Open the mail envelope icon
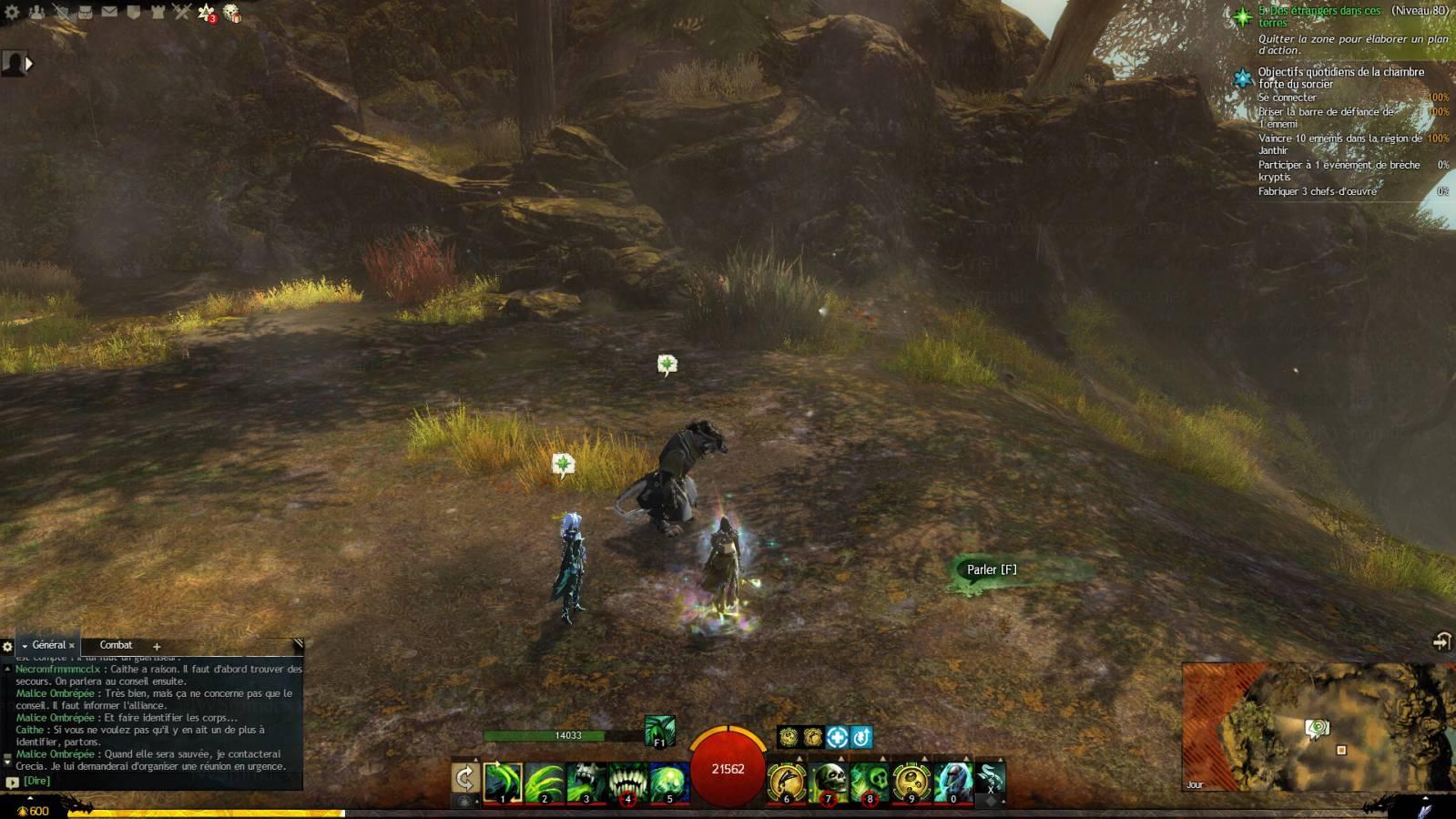Viewport: 1456px width, 819px height. (x=109, y=12)
